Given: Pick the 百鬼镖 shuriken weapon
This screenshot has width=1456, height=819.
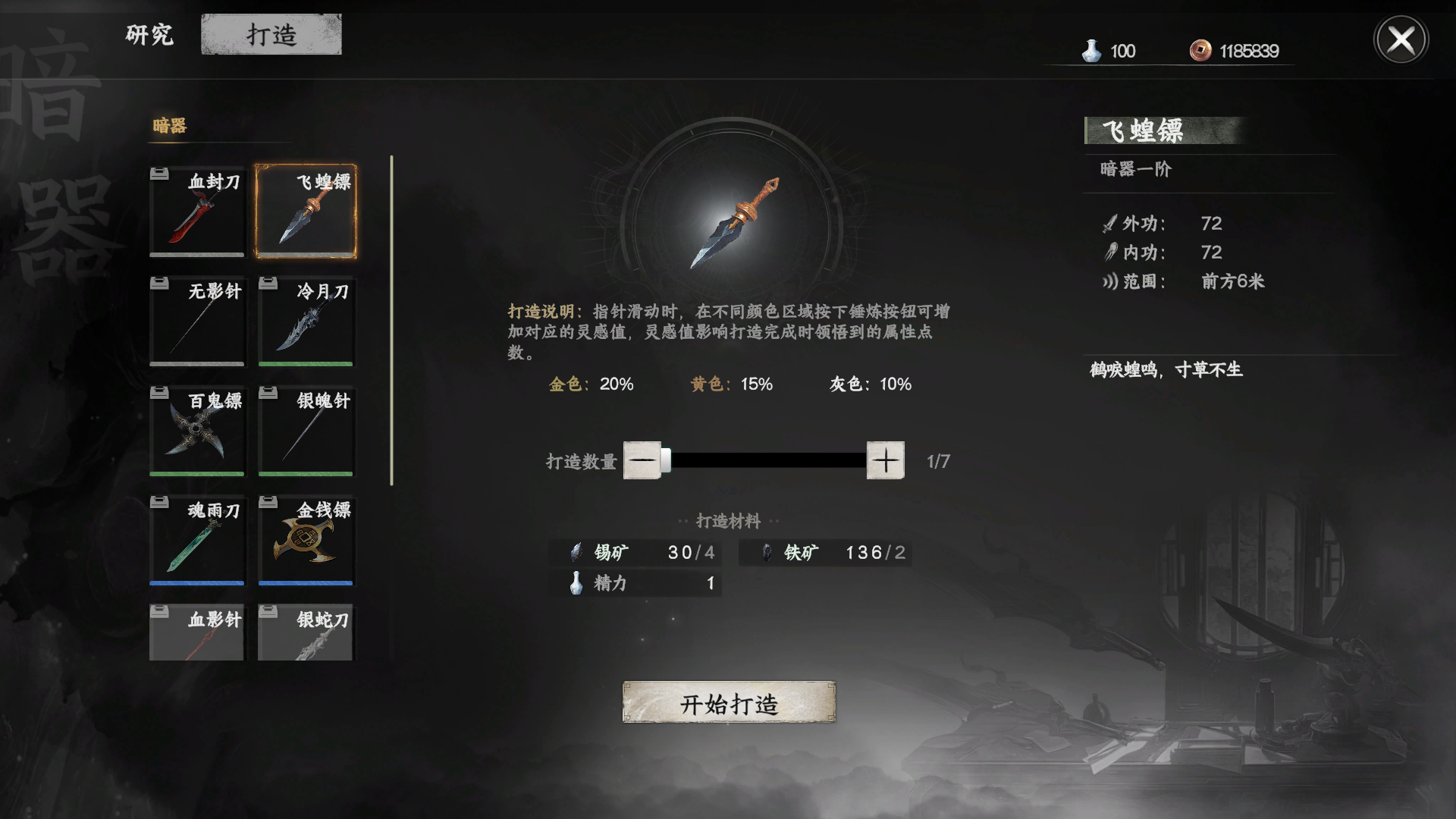Looking at the screenshot, I should tap(196, 431).
